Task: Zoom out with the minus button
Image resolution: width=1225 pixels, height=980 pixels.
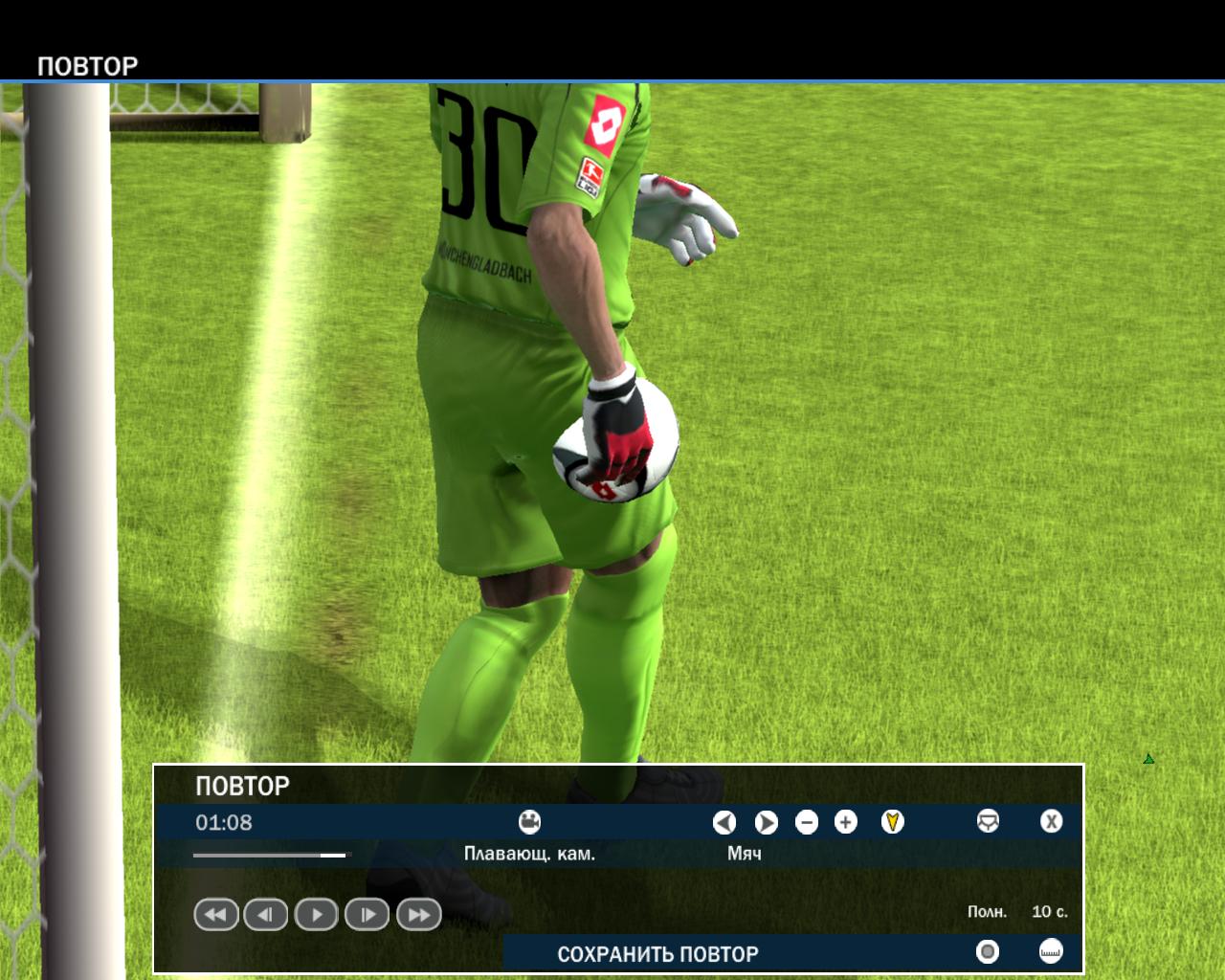Action: pyautogui.click(x=807, y=822)
